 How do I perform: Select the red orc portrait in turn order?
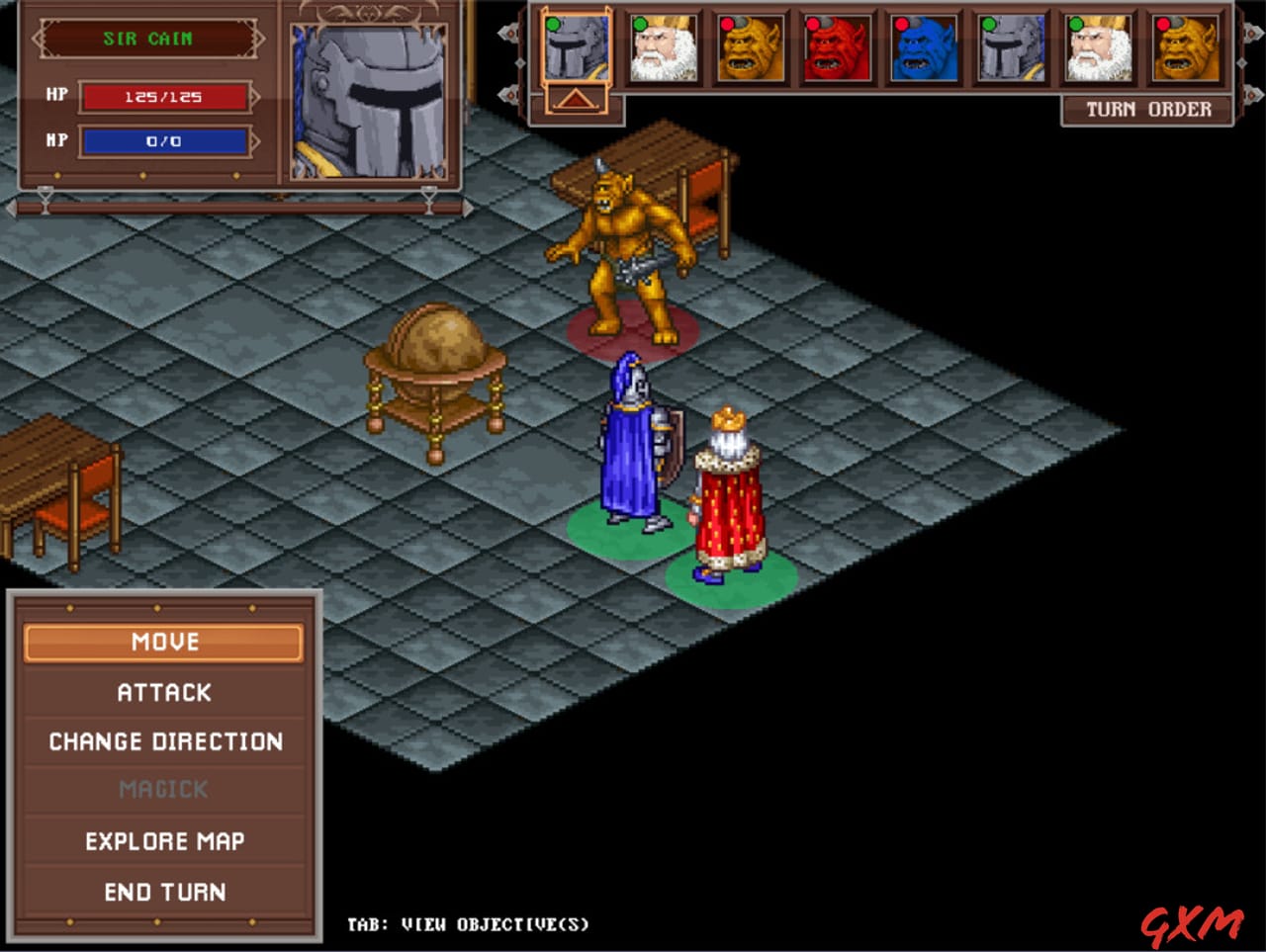(x=838, y=47)
